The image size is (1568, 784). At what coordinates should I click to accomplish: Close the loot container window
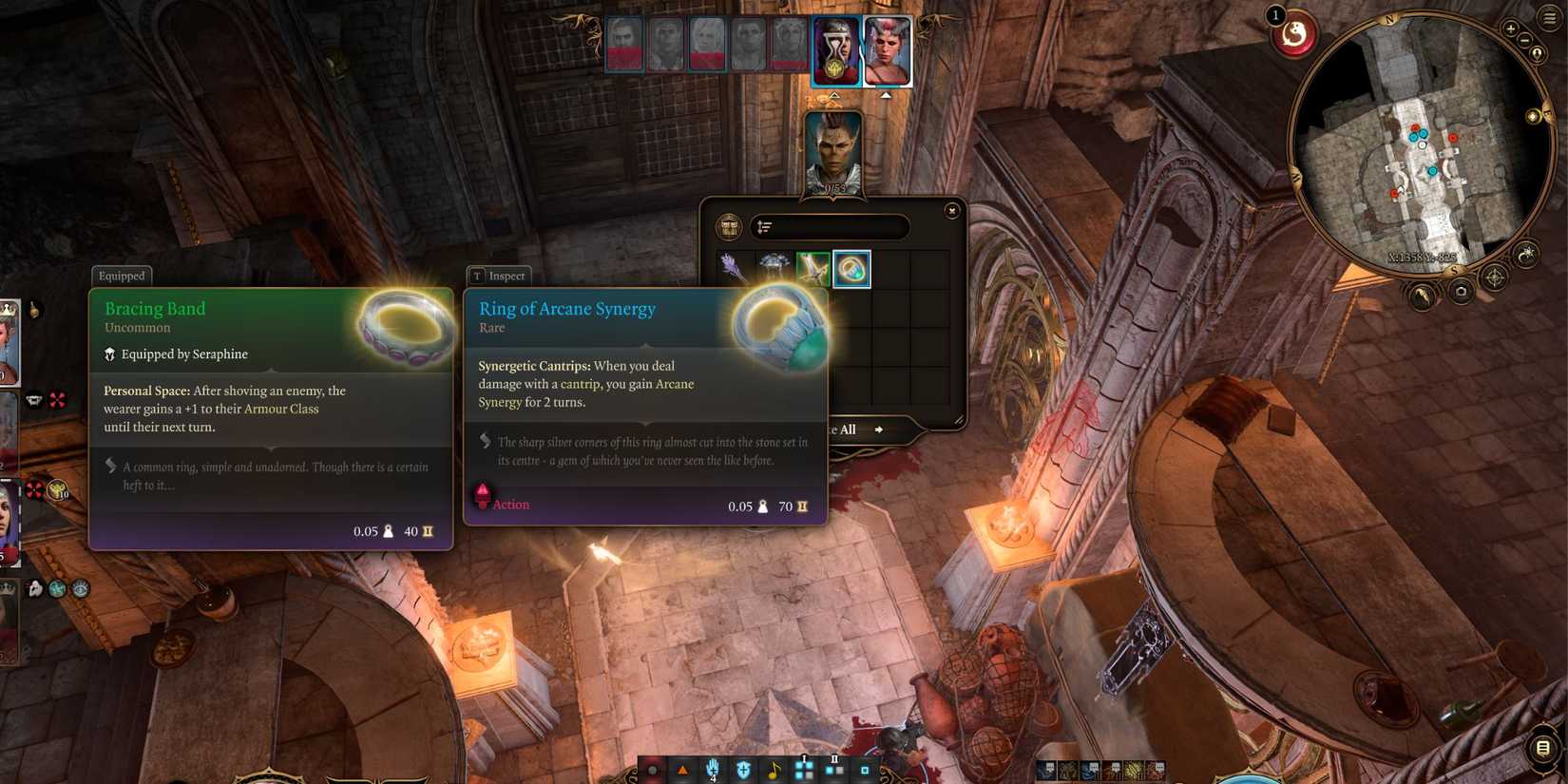pyautogui.click(x=951, y=211)
